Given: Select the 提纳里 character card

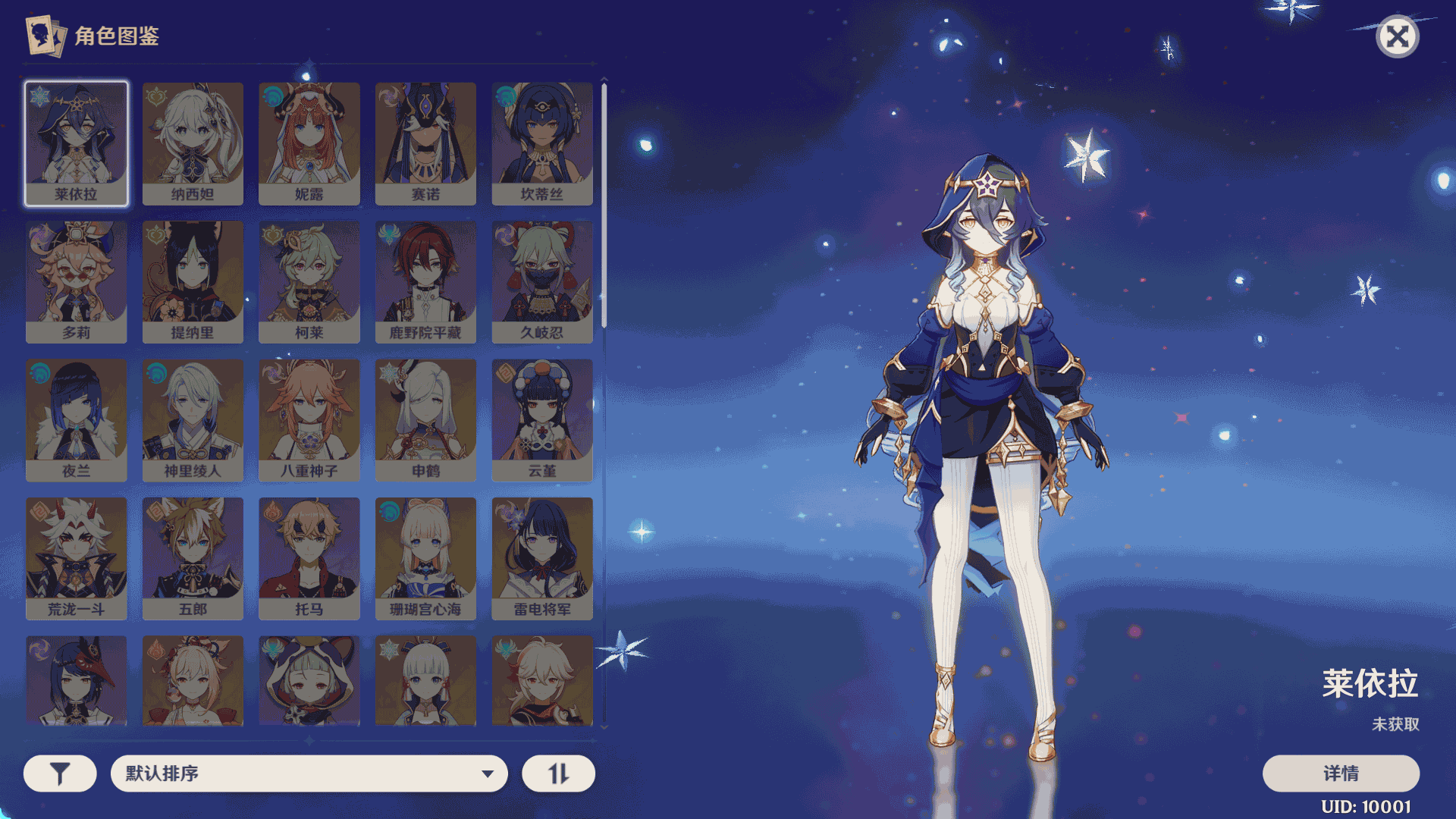Looking at the screenshot, I should [193, 281].
